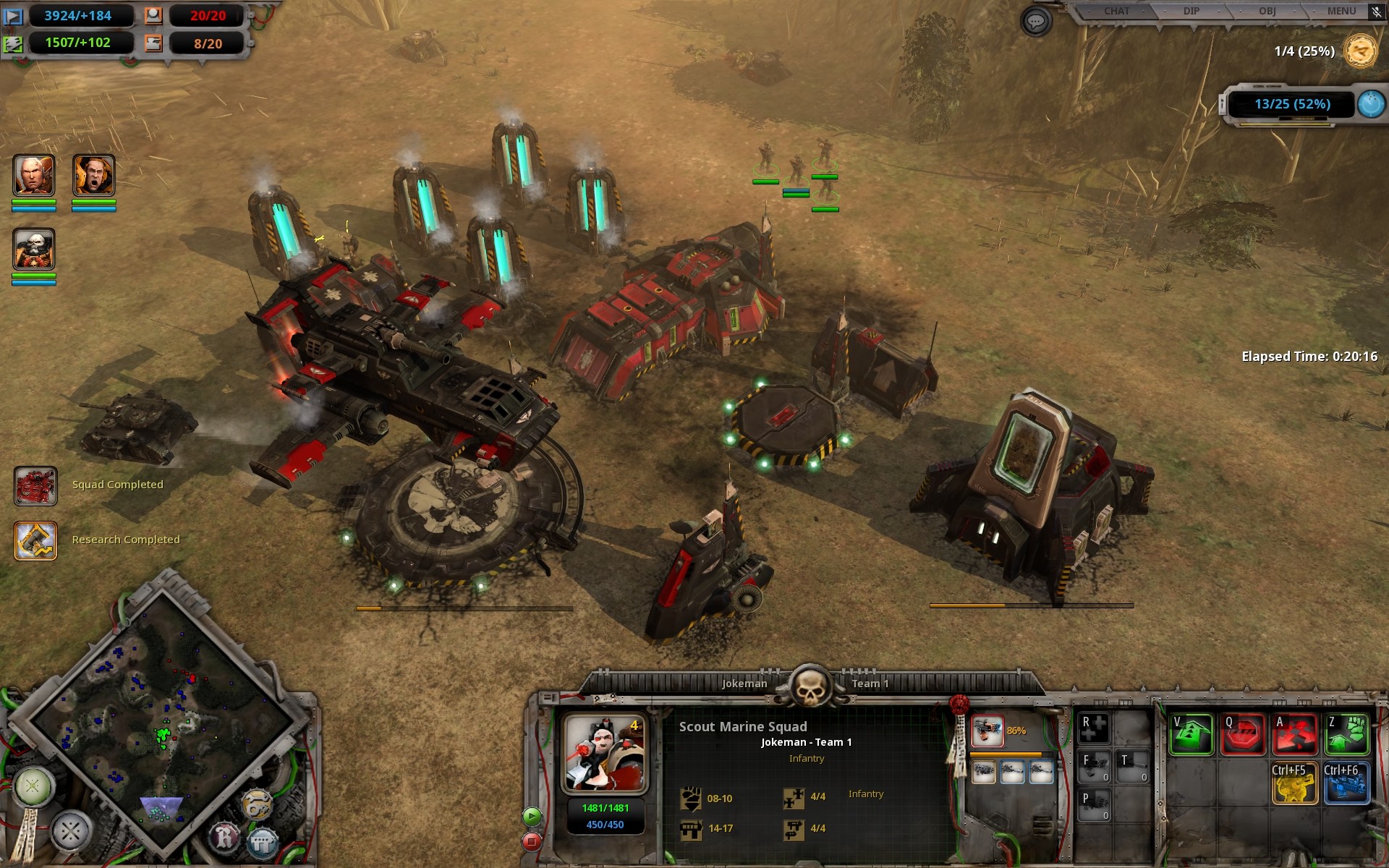
Task: Click the Scout Marine Squad portrait
Action: 605,753
